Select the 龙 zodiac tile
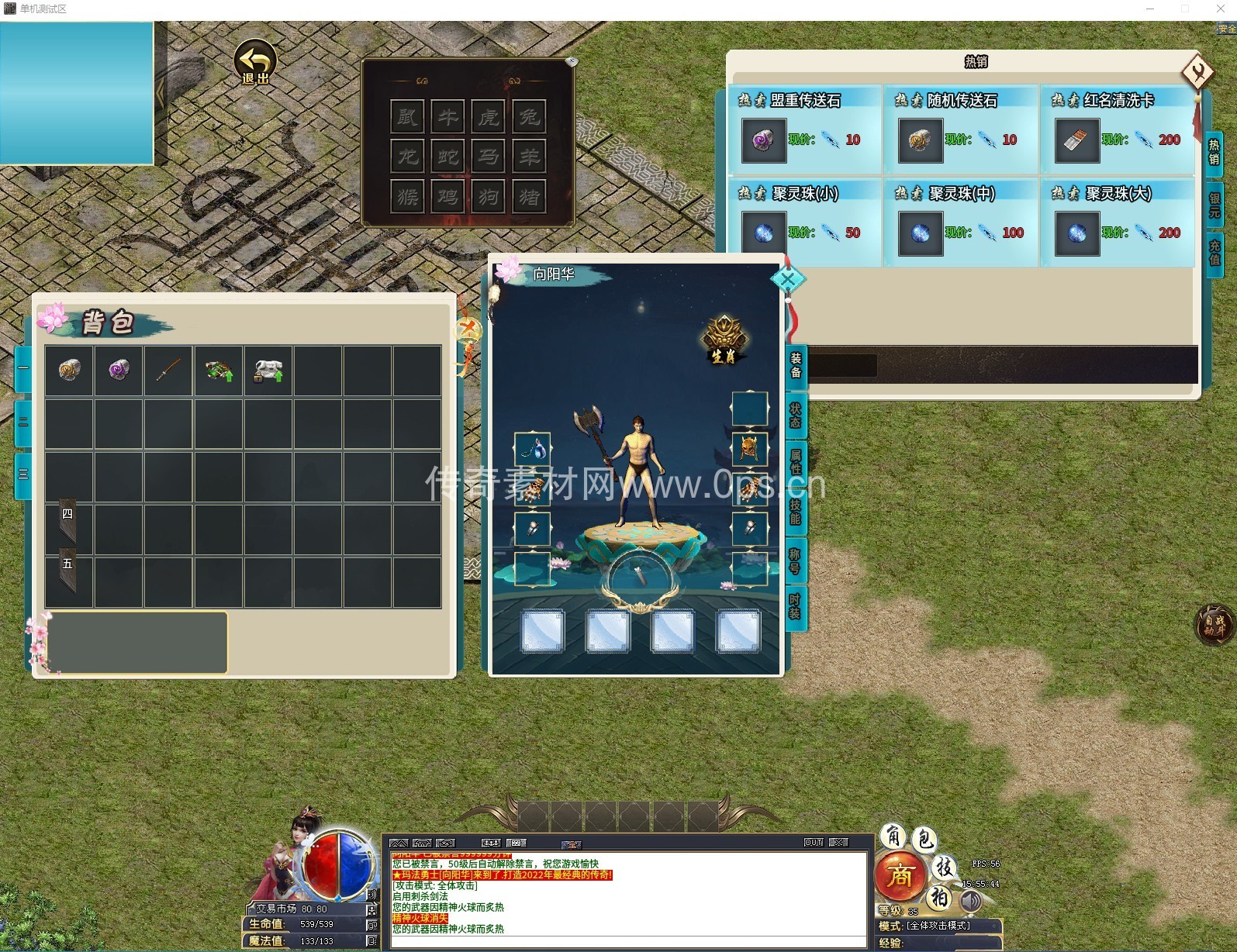1237x952 pixels. click(x=407, y=157)
